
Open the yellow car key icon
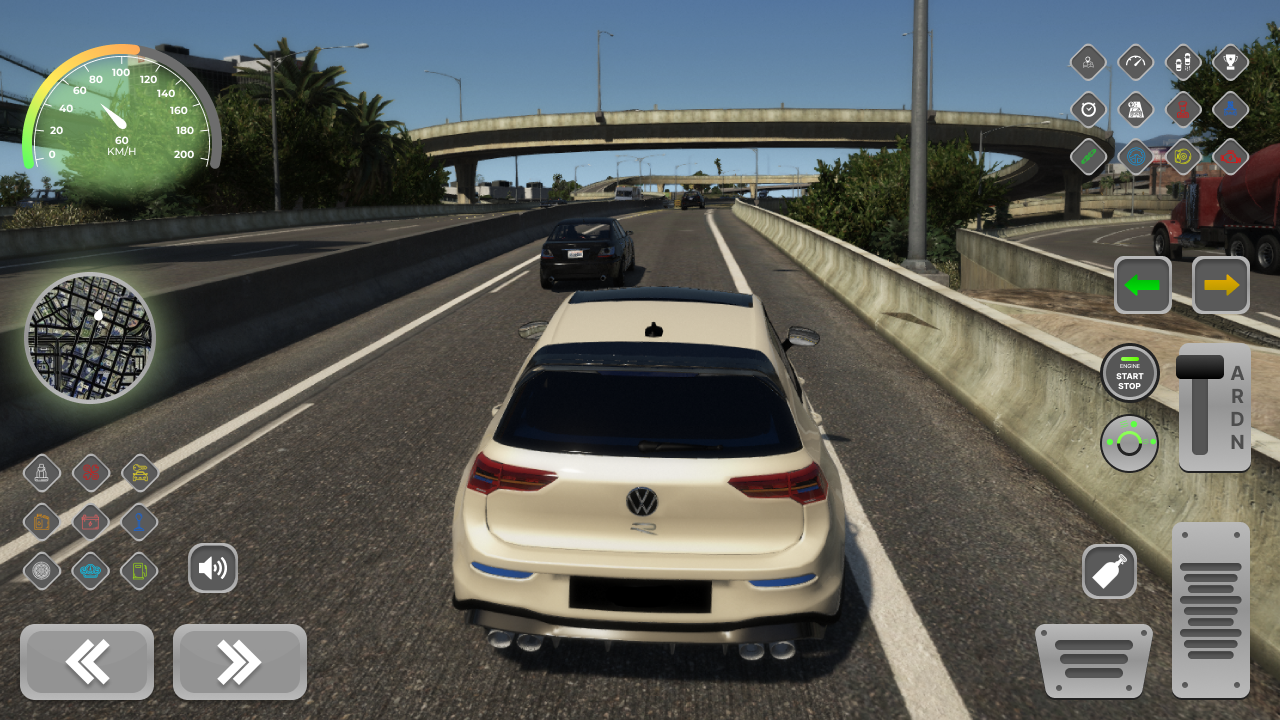coord(139,473)
